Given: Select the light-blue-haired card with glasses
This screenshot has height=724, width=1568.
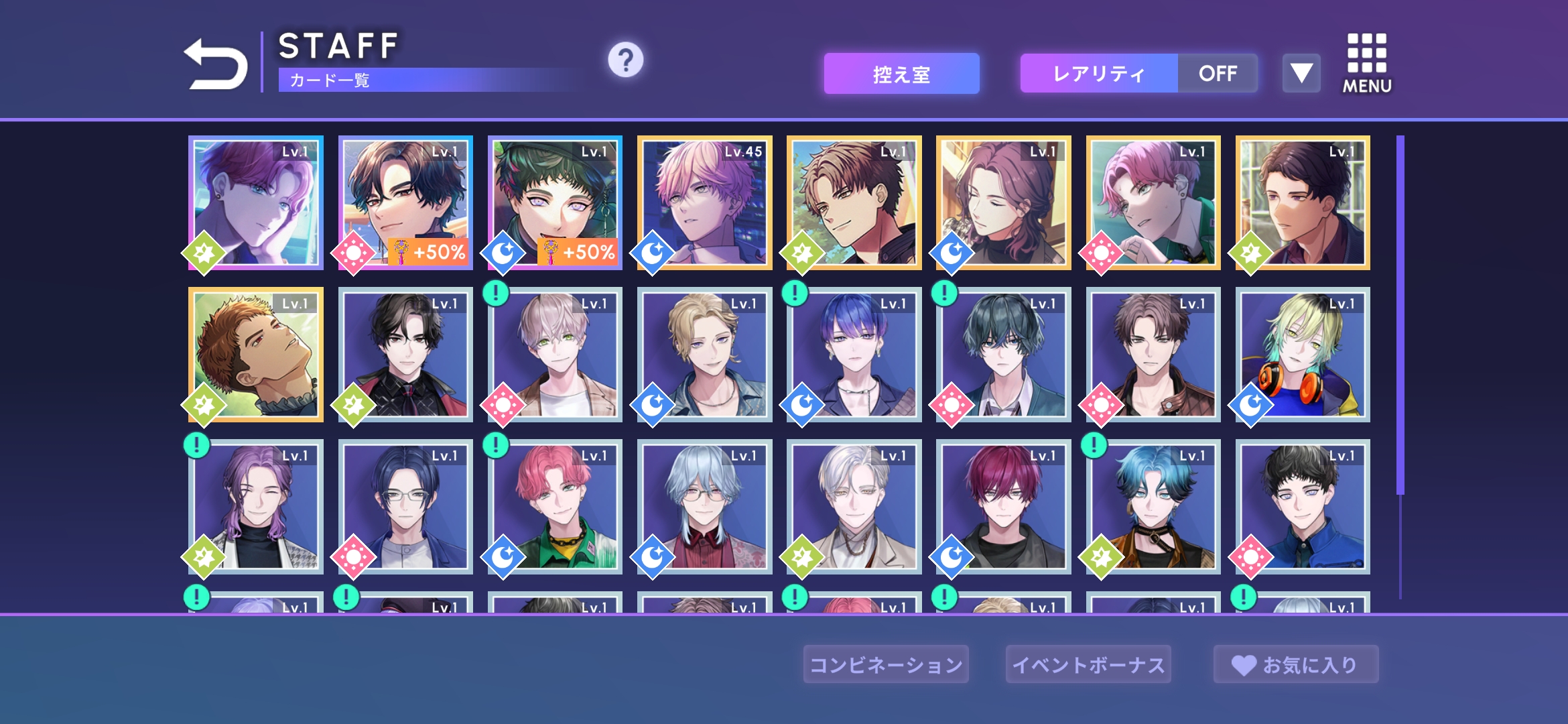Looking at the screenshot, I should pos(704,507).
